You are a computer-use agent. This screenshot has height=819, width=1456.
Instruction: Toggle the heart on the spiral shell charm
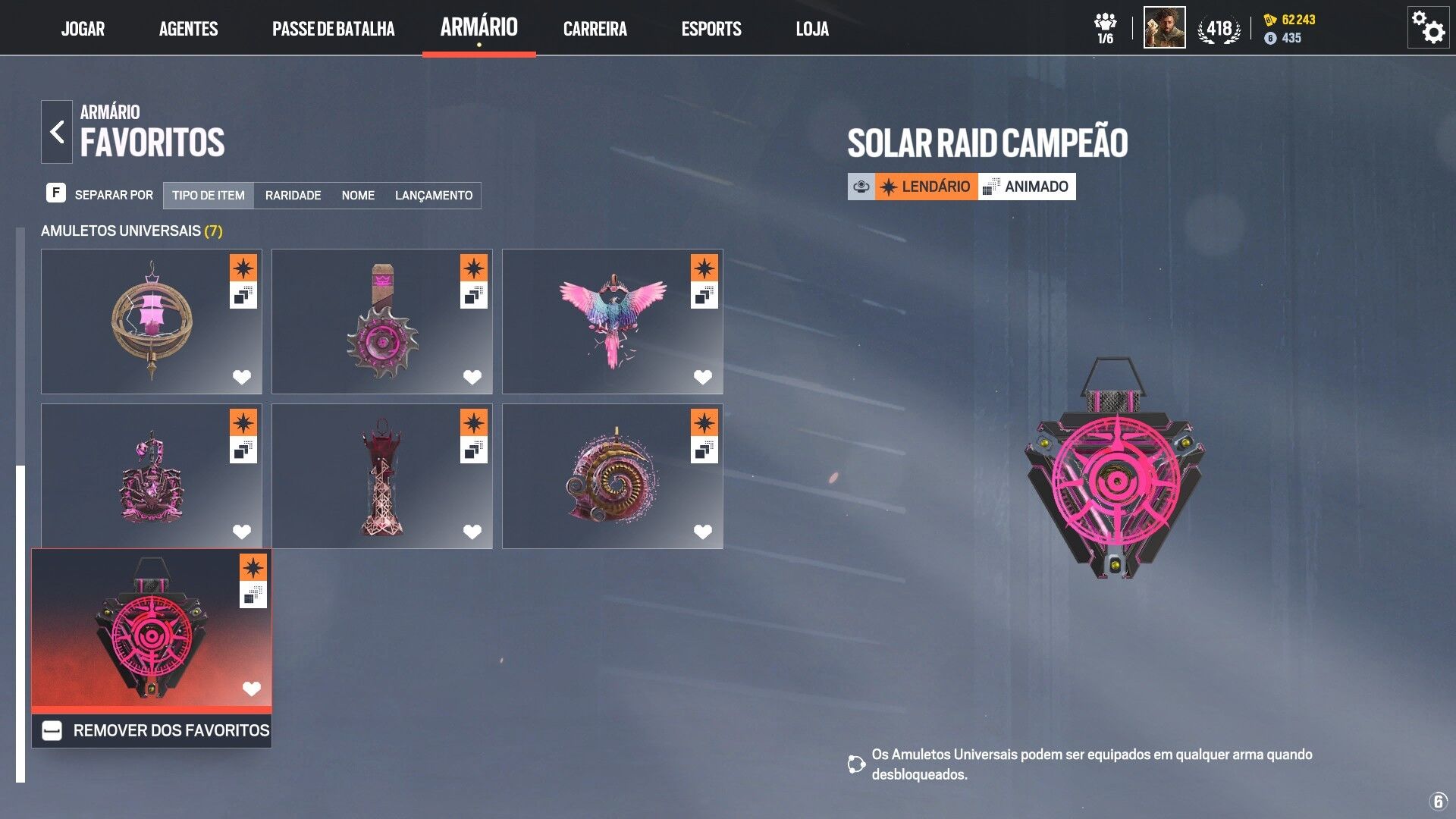coord(702,532)
